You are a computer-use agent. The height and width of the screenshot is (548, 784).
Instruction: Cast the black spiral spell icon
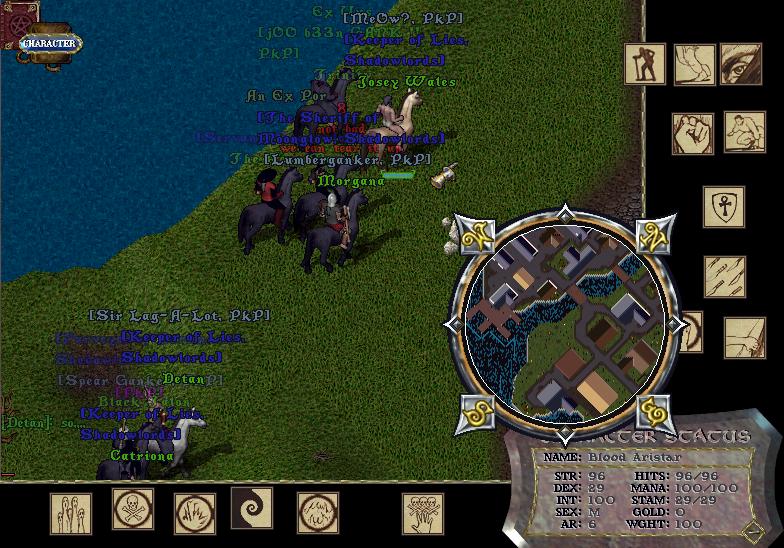click(x=251, y=508)
